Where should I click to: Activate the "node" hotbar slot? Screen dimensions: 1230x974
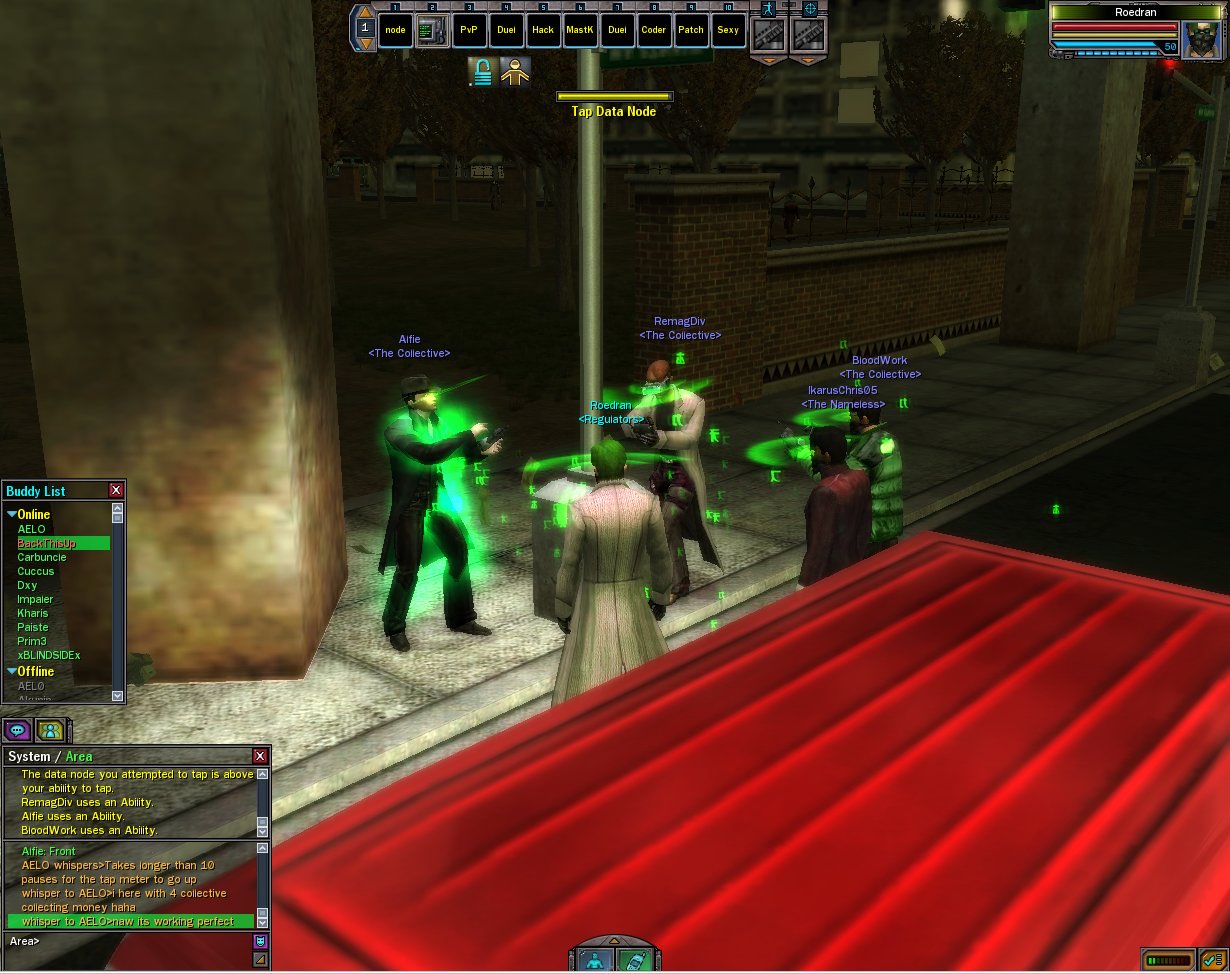pos(396,30)
